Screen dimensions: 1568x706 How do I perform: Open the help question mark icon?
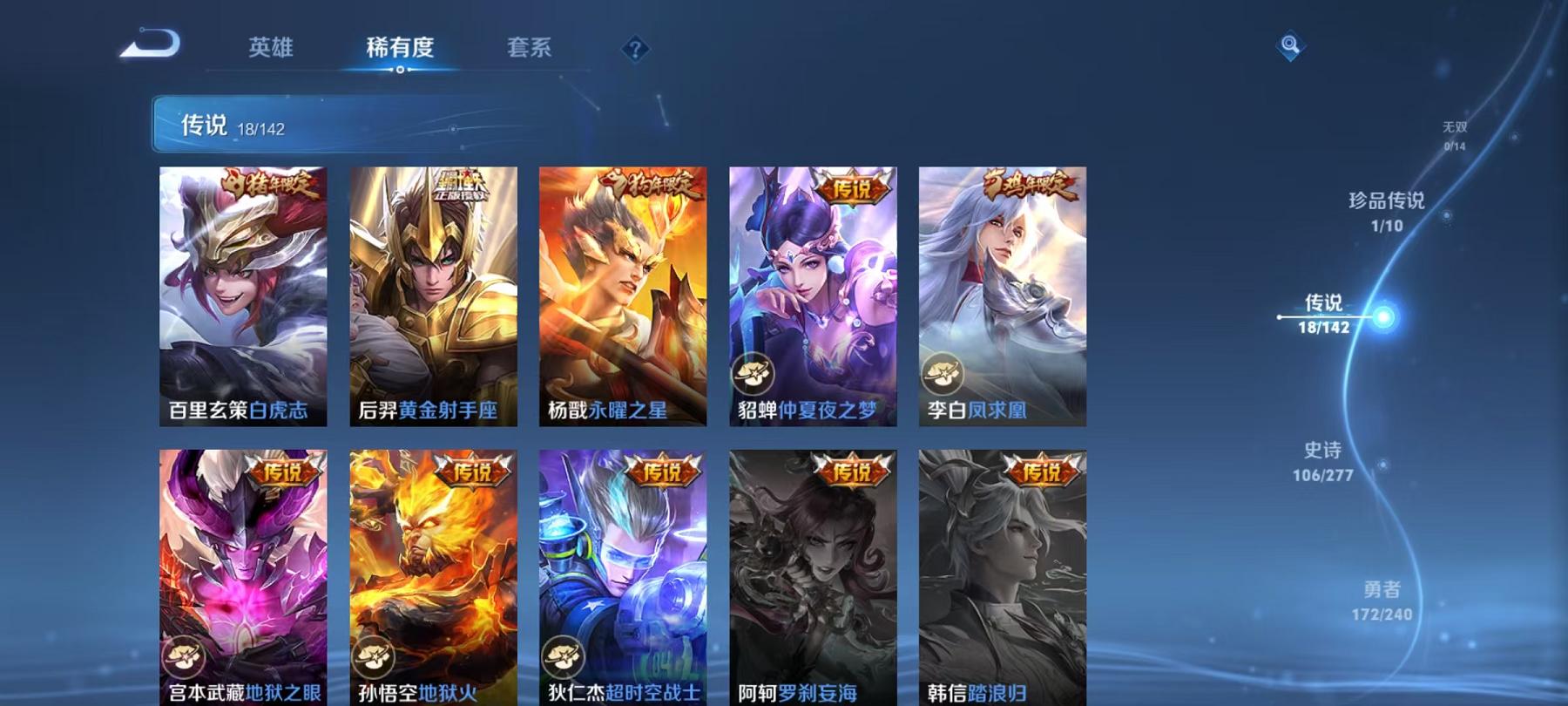(634, 50)
